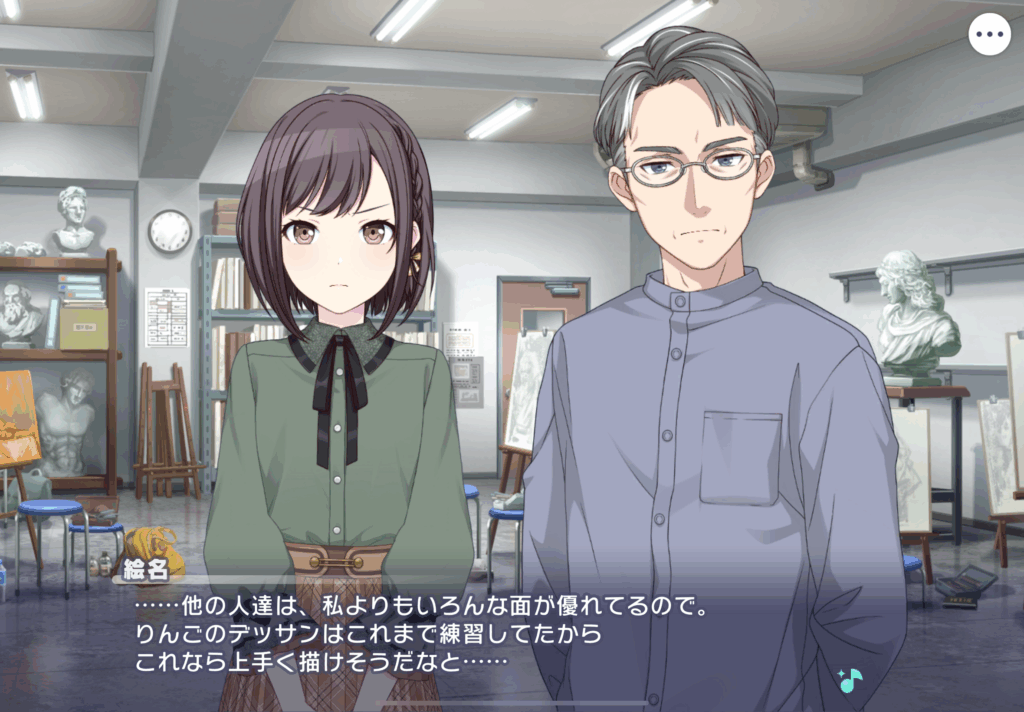
Task: Open the three-dot story menu
Action: [x=989, y=35]
